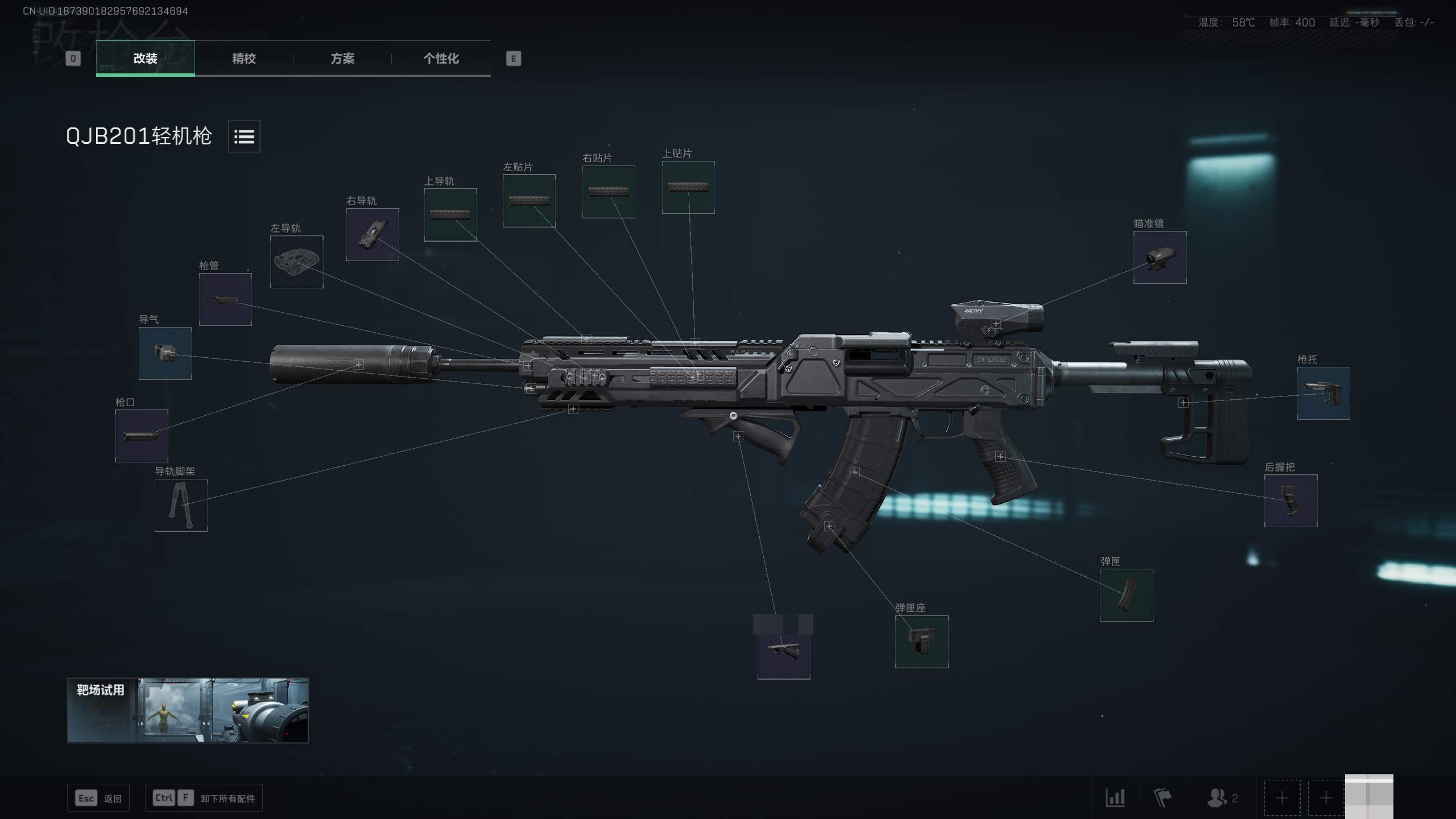This screenshot has width=1456, height=819.
Task: Open the list menu beside QJB201轻机枪
Action: click(x=244, y=136)
